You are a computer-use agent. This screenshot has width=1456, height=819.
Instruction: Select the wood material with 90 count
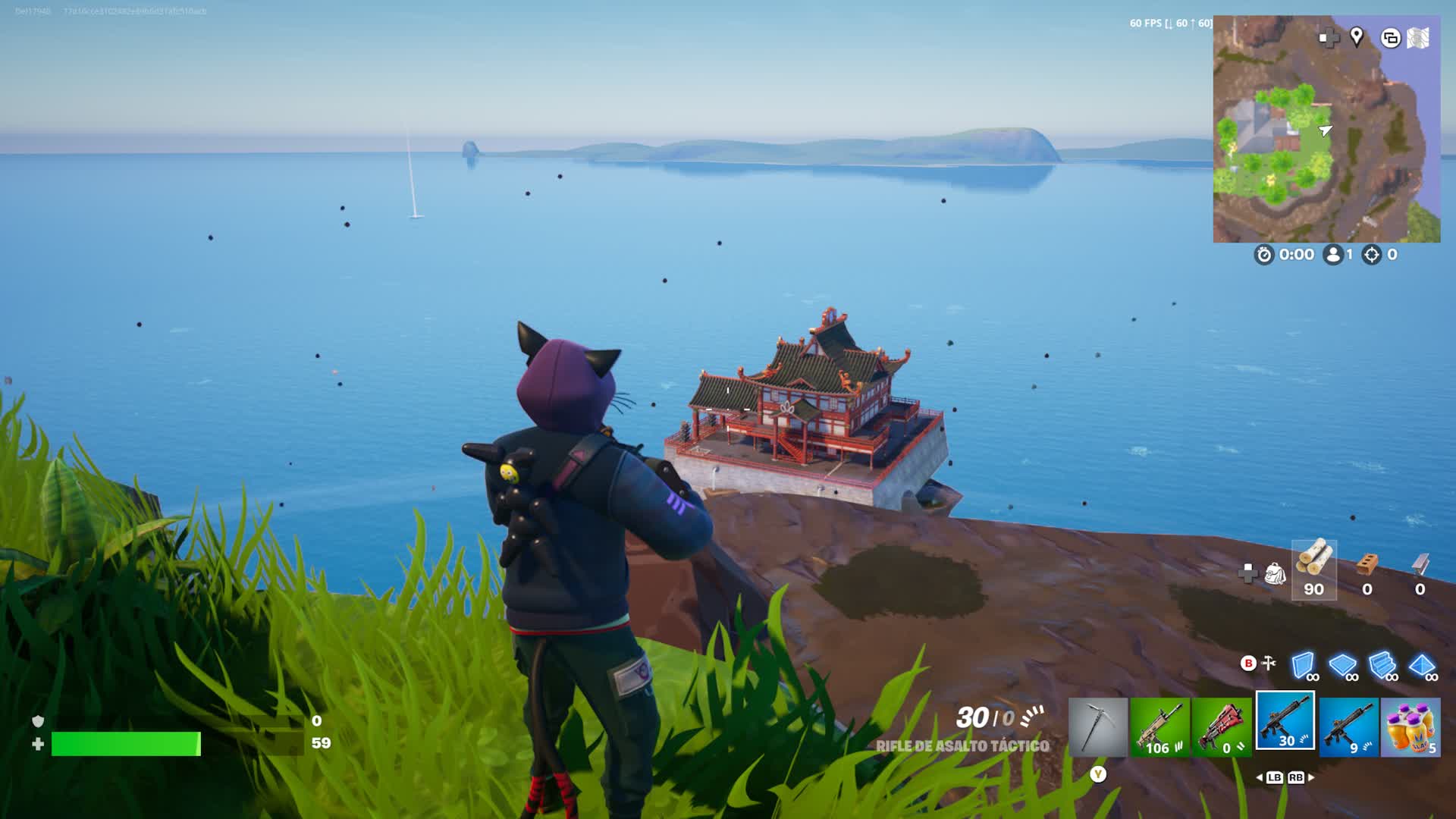pyautogui.click(x=1313, y=569)
